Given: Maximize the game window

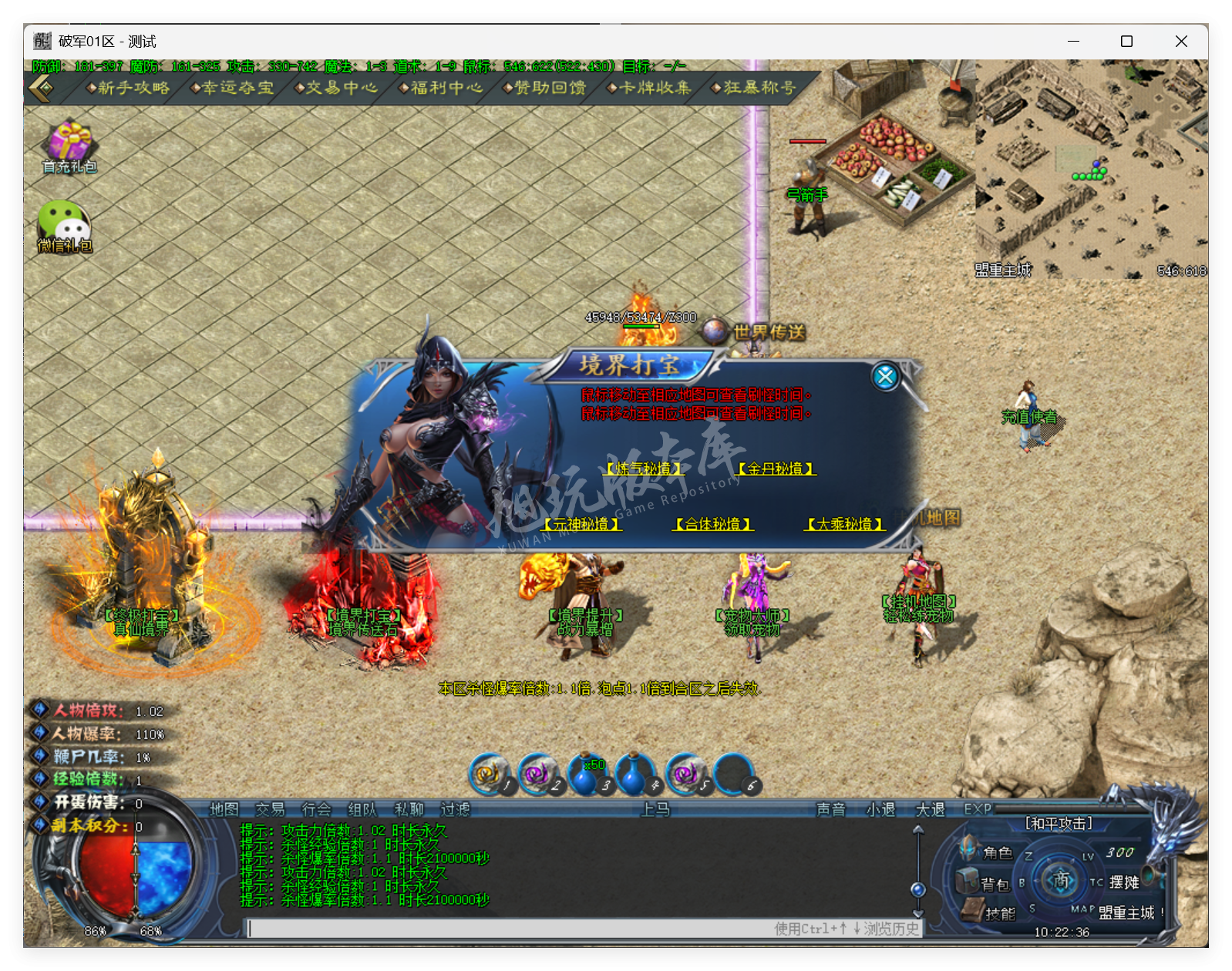Looking at the screenshot, I should 1126,42.
